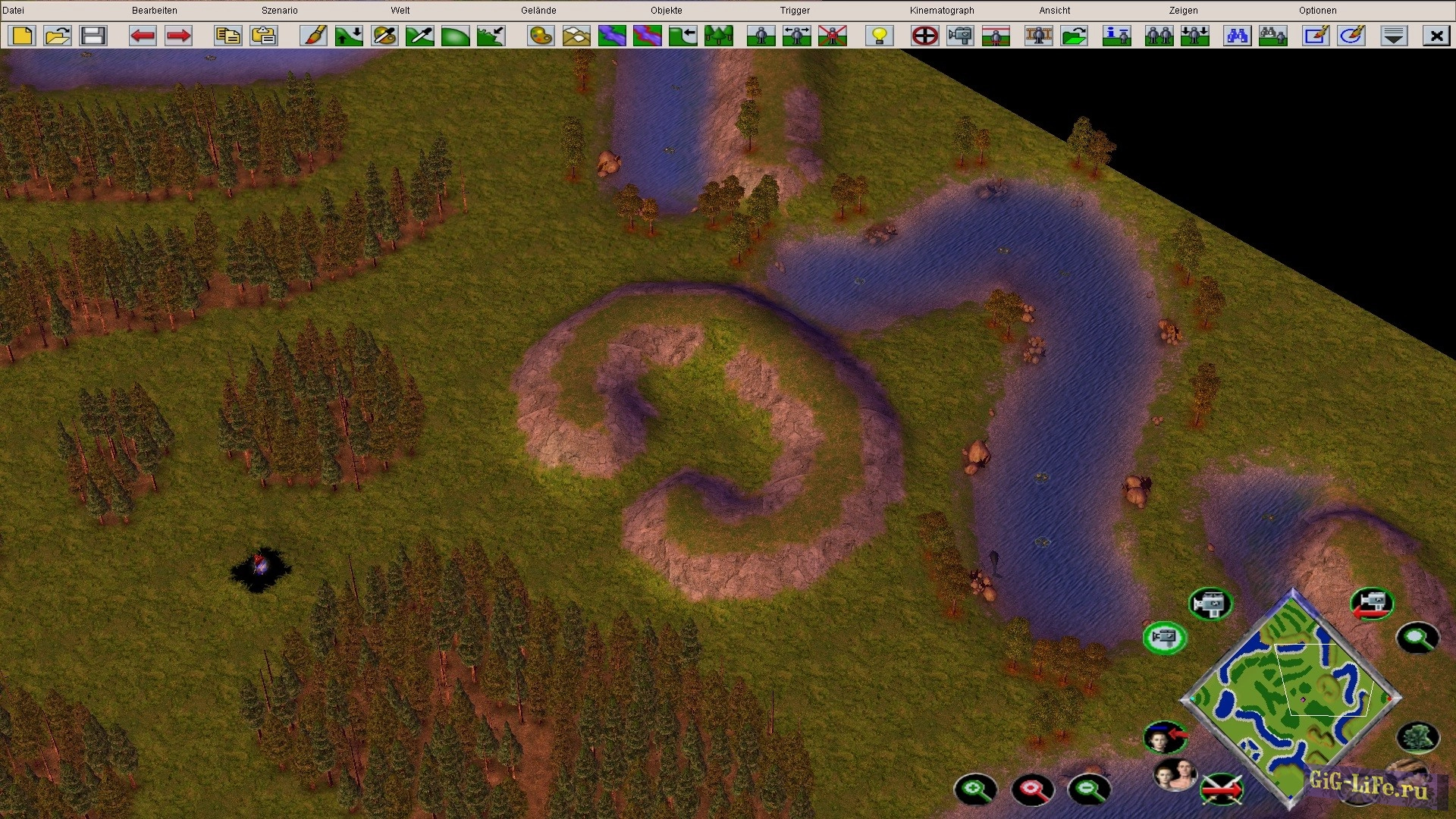Redo with the right red arrow
The height and width of the screenshot is (819, 1456).
tap(178, 36)
